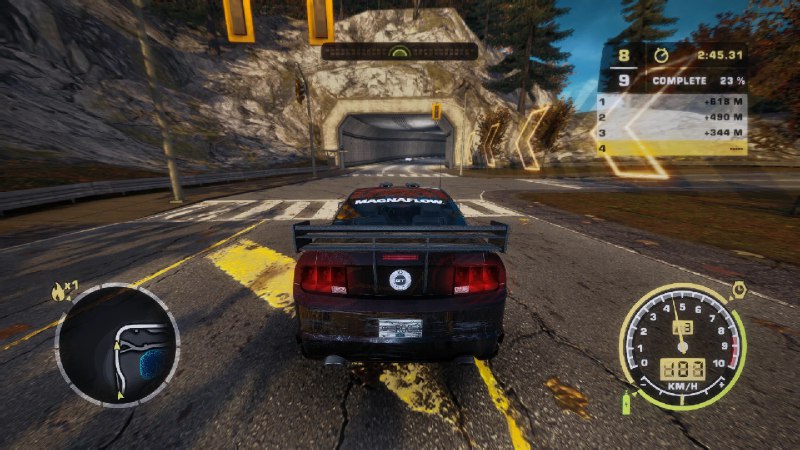The image size is (800, 450).
Task: Select the highlighted fourth-place leaderboard row
Action: click(x=672, y=148)
